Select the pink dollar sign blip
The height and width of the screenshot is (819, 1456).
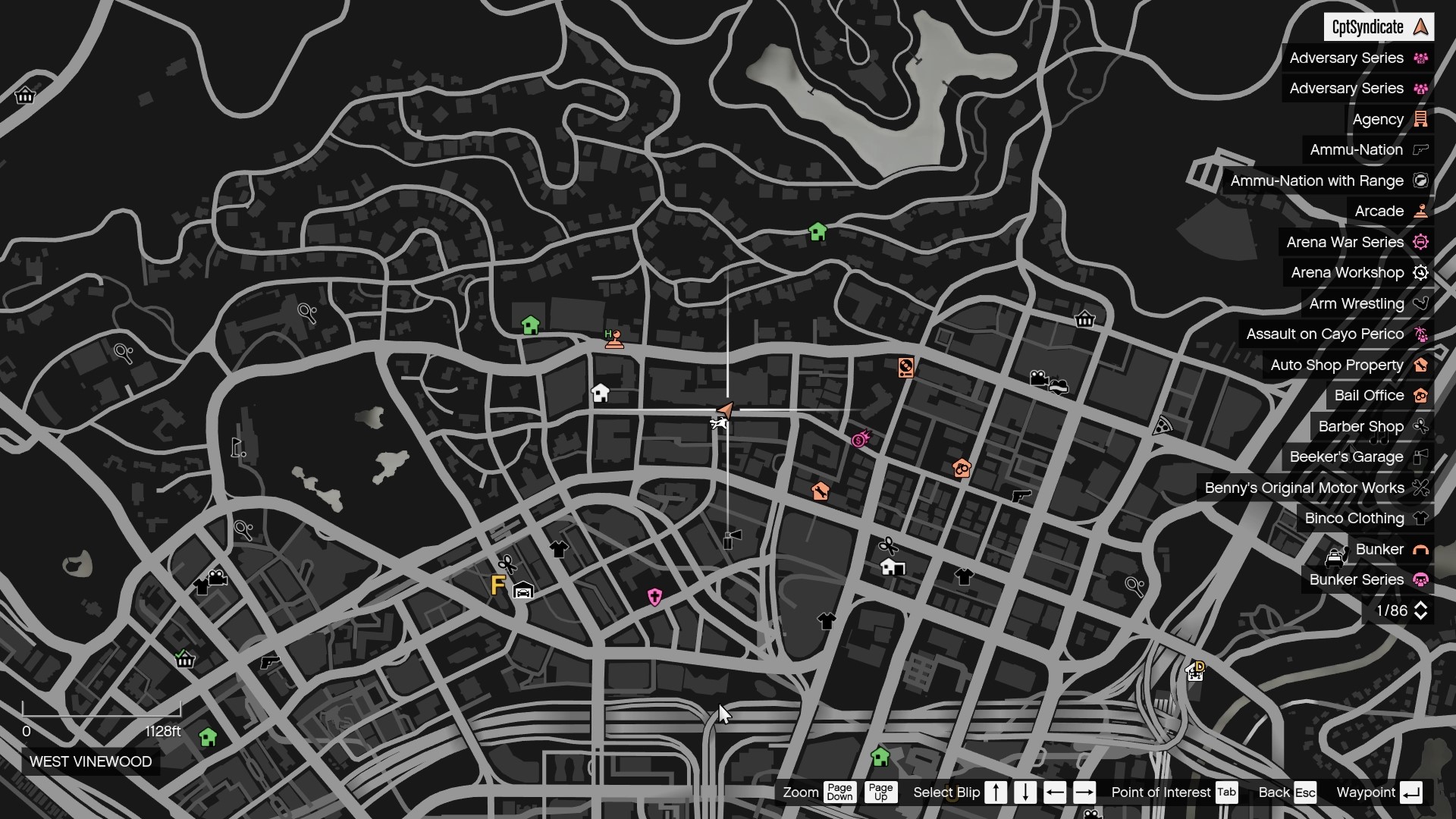point(858,440)
